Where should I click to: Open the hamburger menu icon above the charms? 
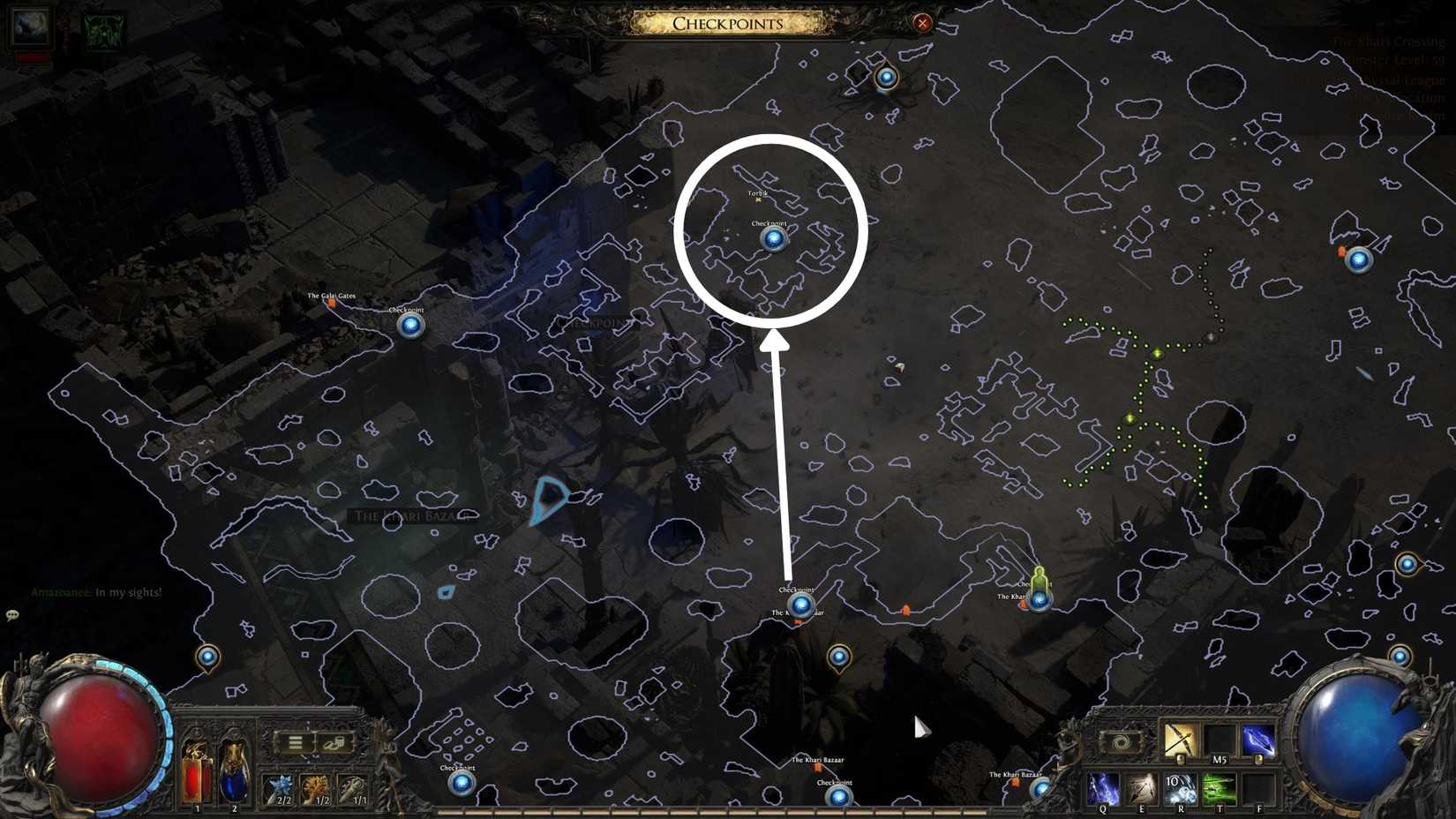(x=296, y=744)
